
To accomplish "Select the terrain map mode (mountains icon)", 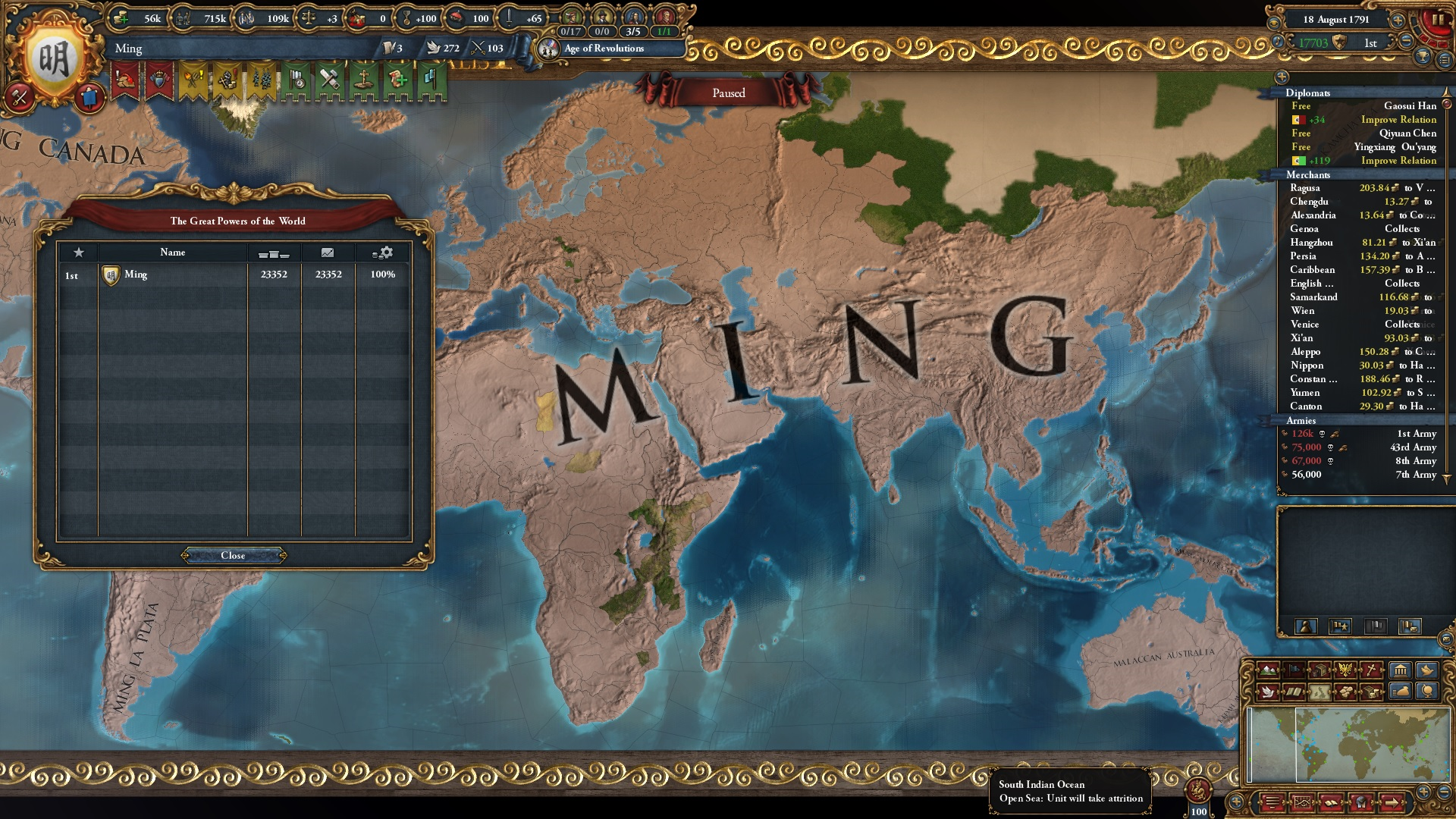I will 1268,670.
